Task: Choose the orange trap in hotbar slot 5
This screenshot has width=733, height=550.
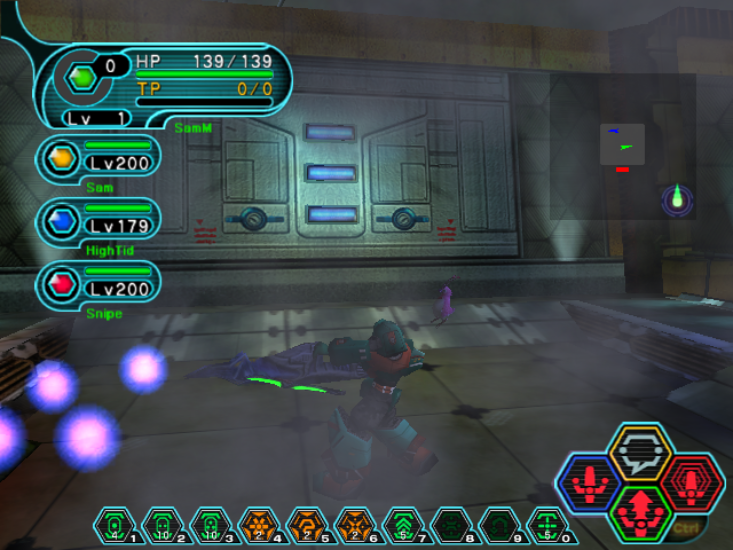Action: [x=306, y=524]
